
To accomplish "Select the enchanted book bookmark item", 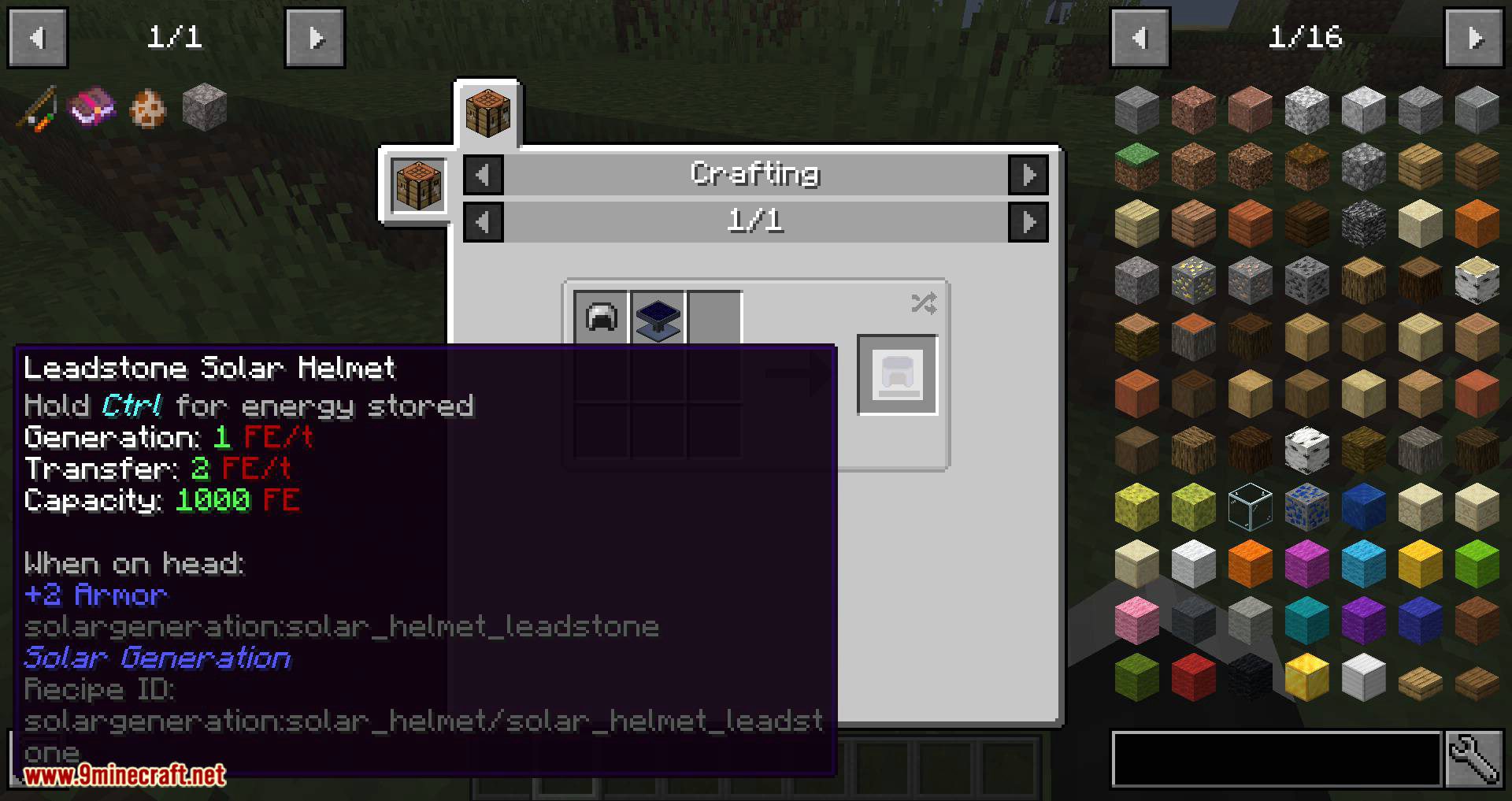I will [x=92, y=107].
